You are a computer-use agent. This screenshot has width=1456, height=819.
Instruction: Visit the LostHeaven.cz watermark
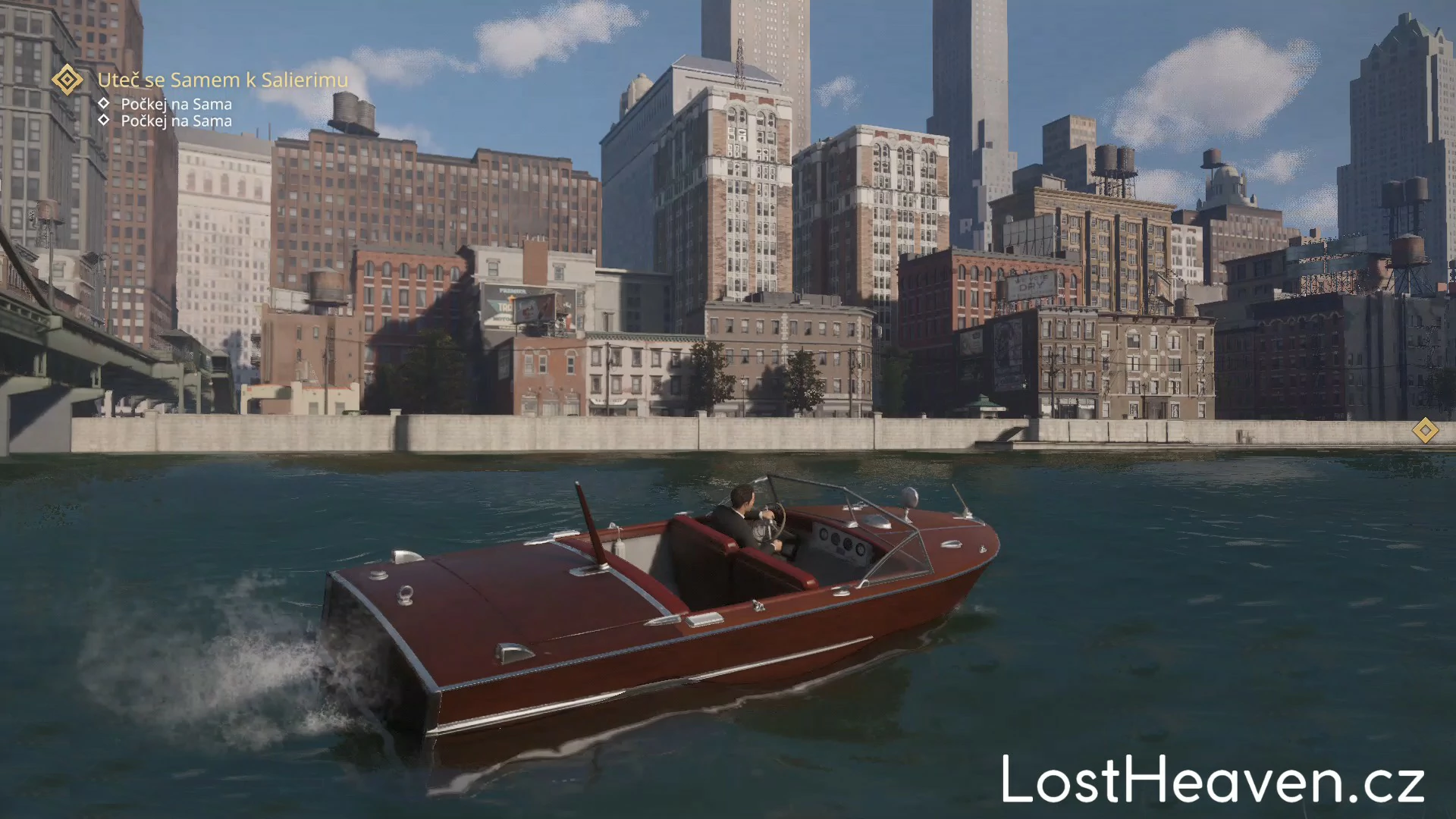pos(1213,780)
